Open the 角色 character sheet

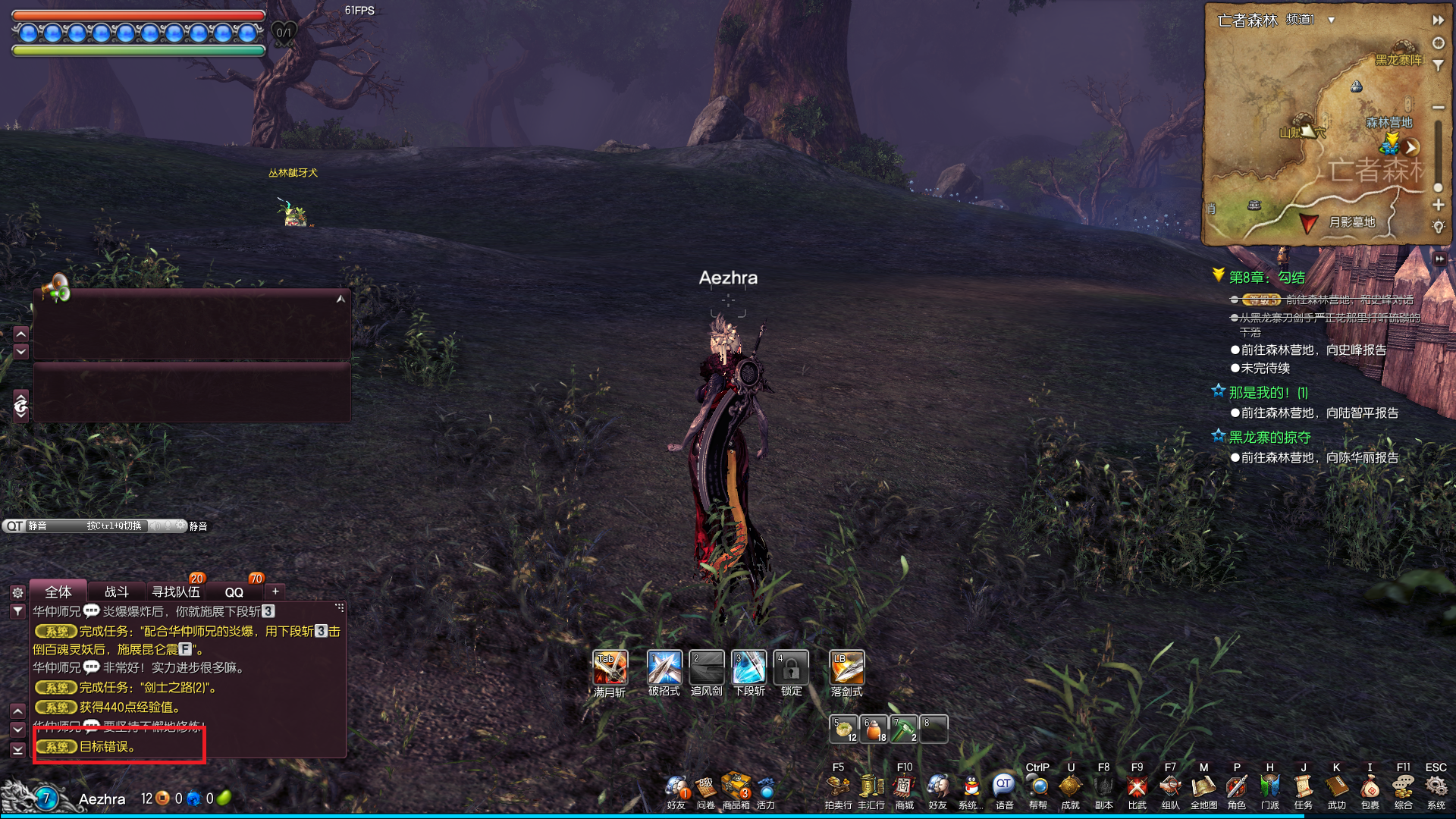[1237, 787]
